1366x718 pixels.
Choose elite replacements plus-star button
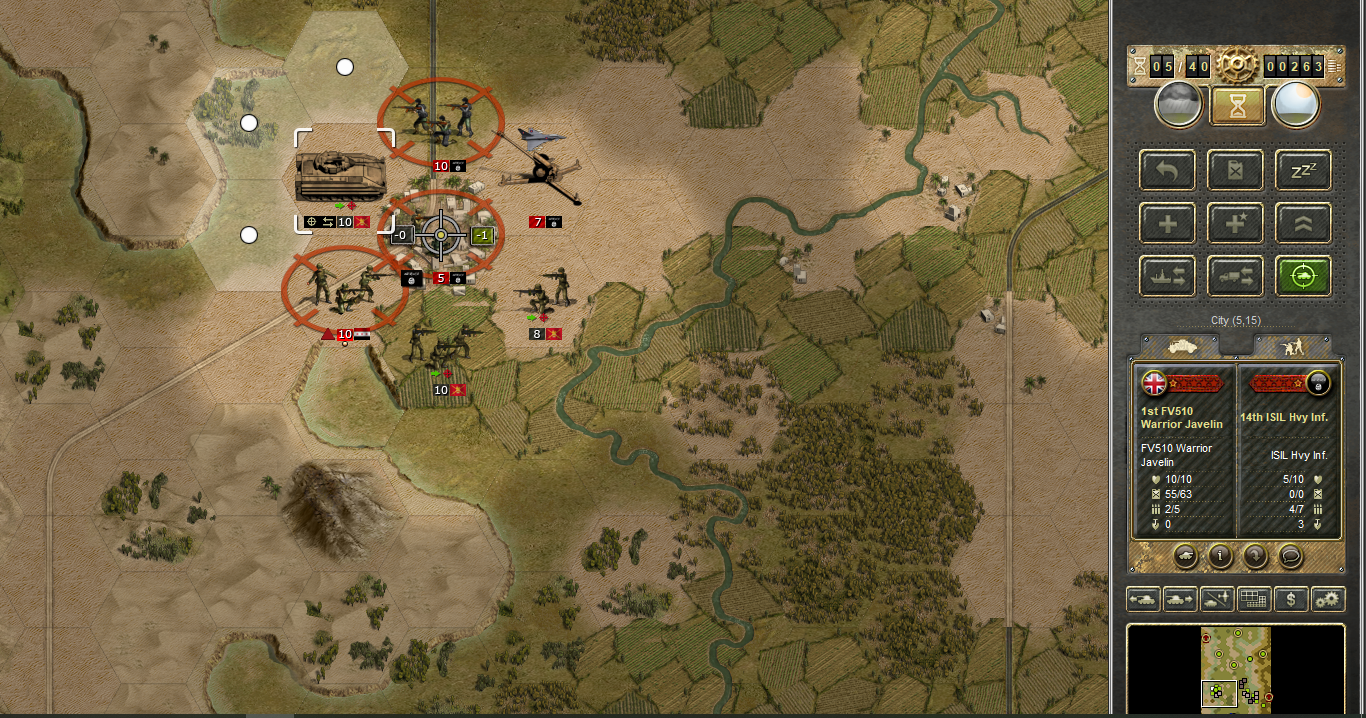1235,223
